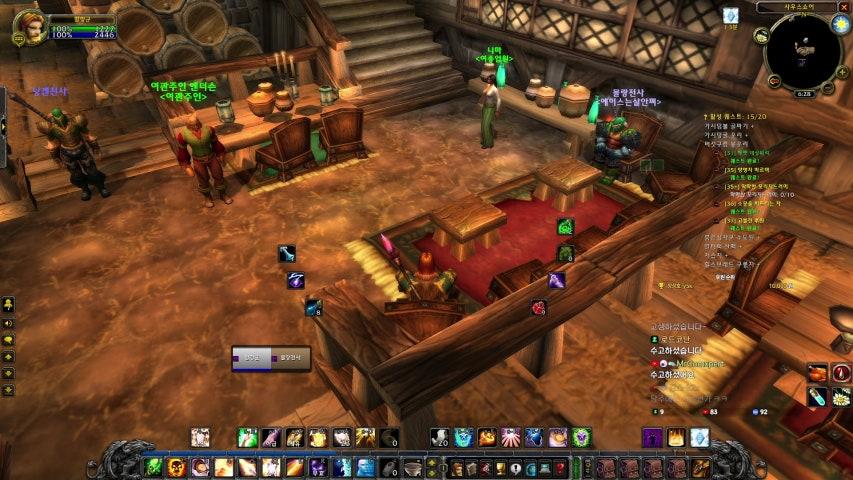Click the blue crystal buff icon
The width and height of the screenshot is (853, 480).
(x=730, y=15)
